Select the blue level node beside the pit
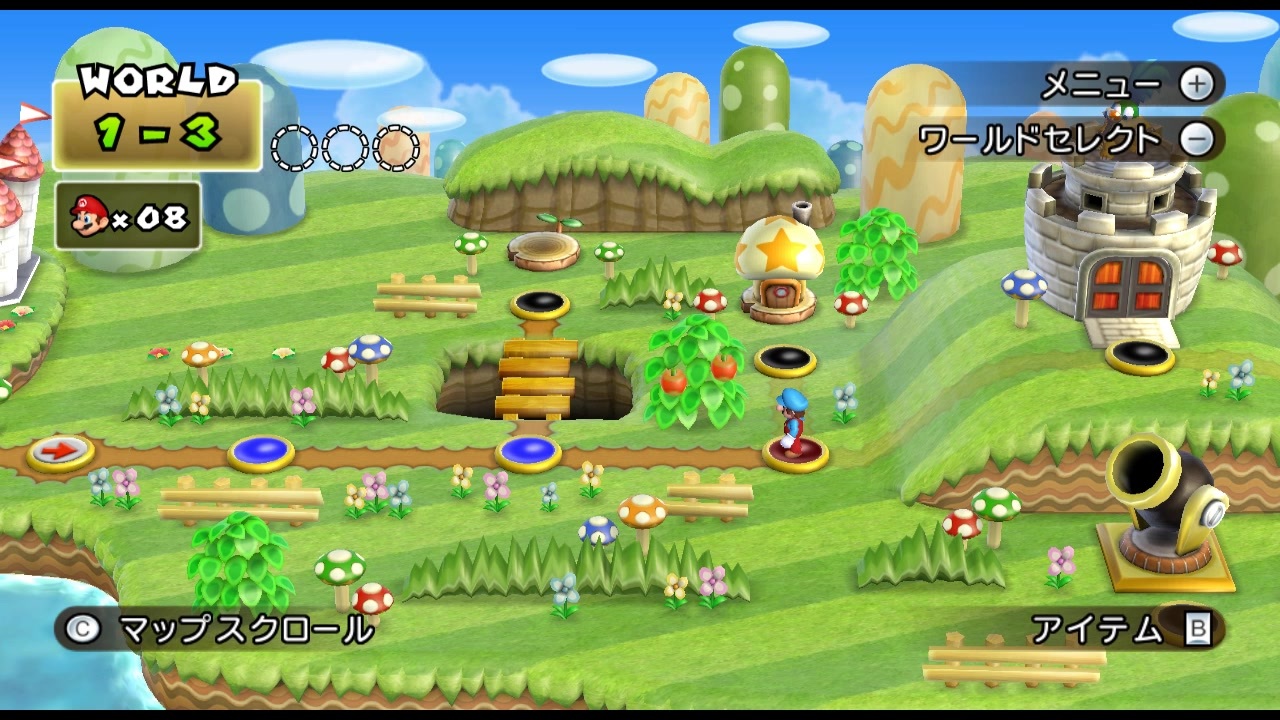Image resolution: width=1280 pixels, height=720 pixels. click(x=527, y=452)
